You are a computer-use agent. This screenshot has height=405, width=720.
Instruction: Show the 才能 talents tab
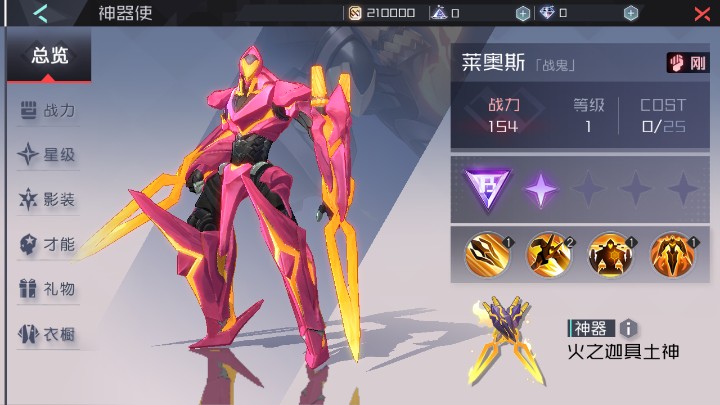point(48,244)
